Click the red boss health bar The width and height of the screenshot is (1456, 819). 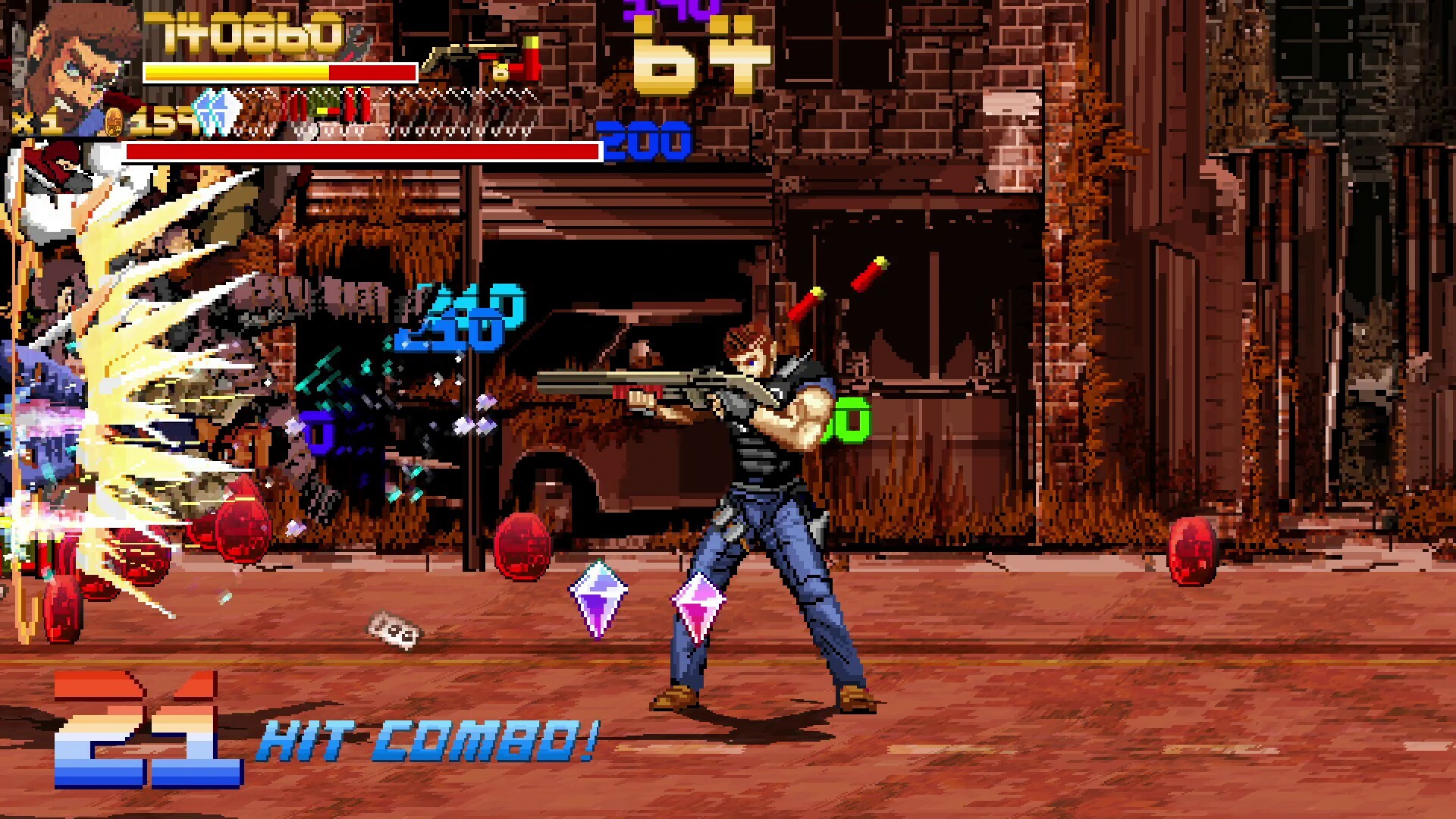360,150
